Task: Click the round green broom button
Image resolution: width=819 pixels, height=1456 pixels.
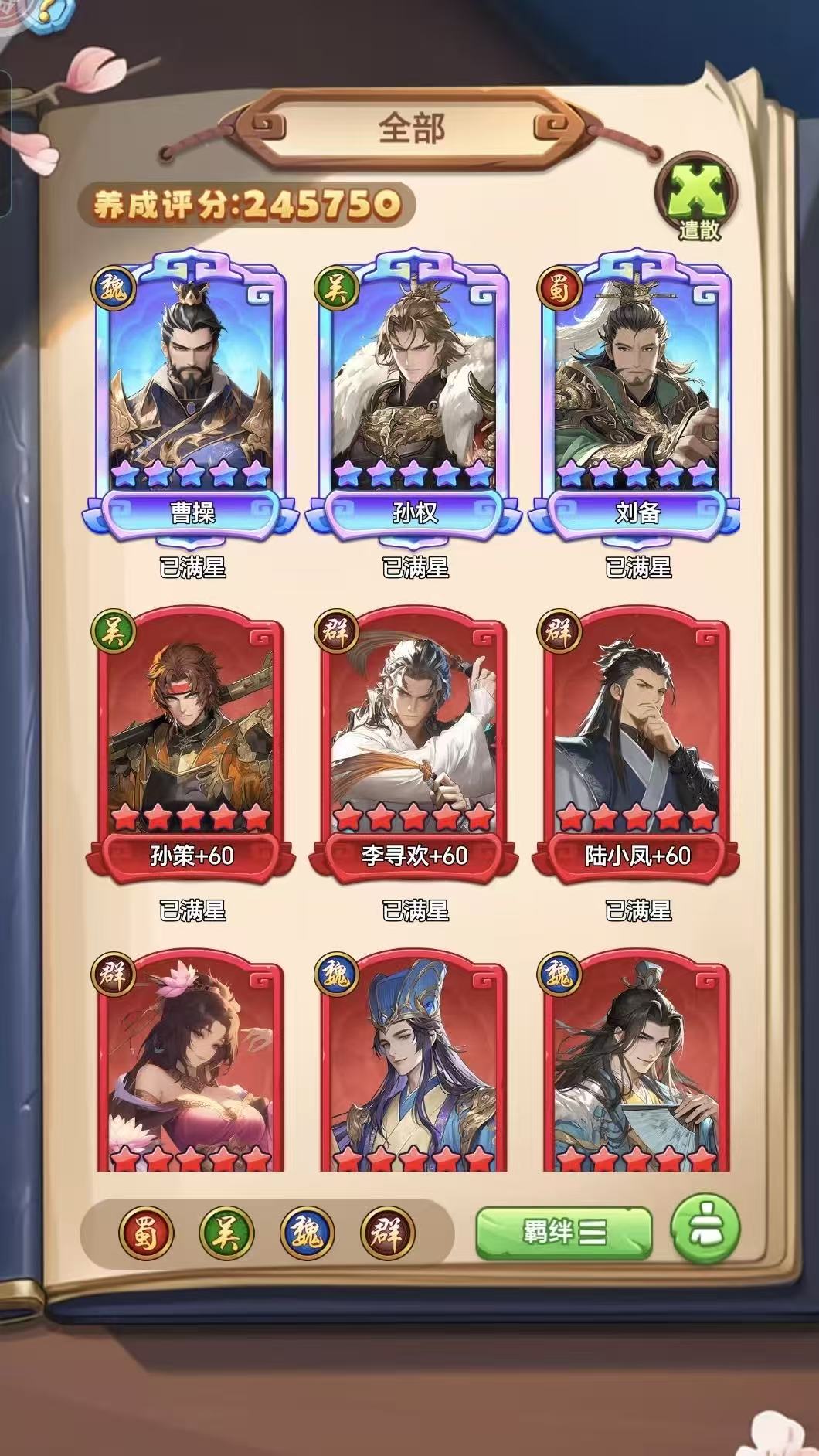Action: pyautogui.click(x=705, y=1229)
